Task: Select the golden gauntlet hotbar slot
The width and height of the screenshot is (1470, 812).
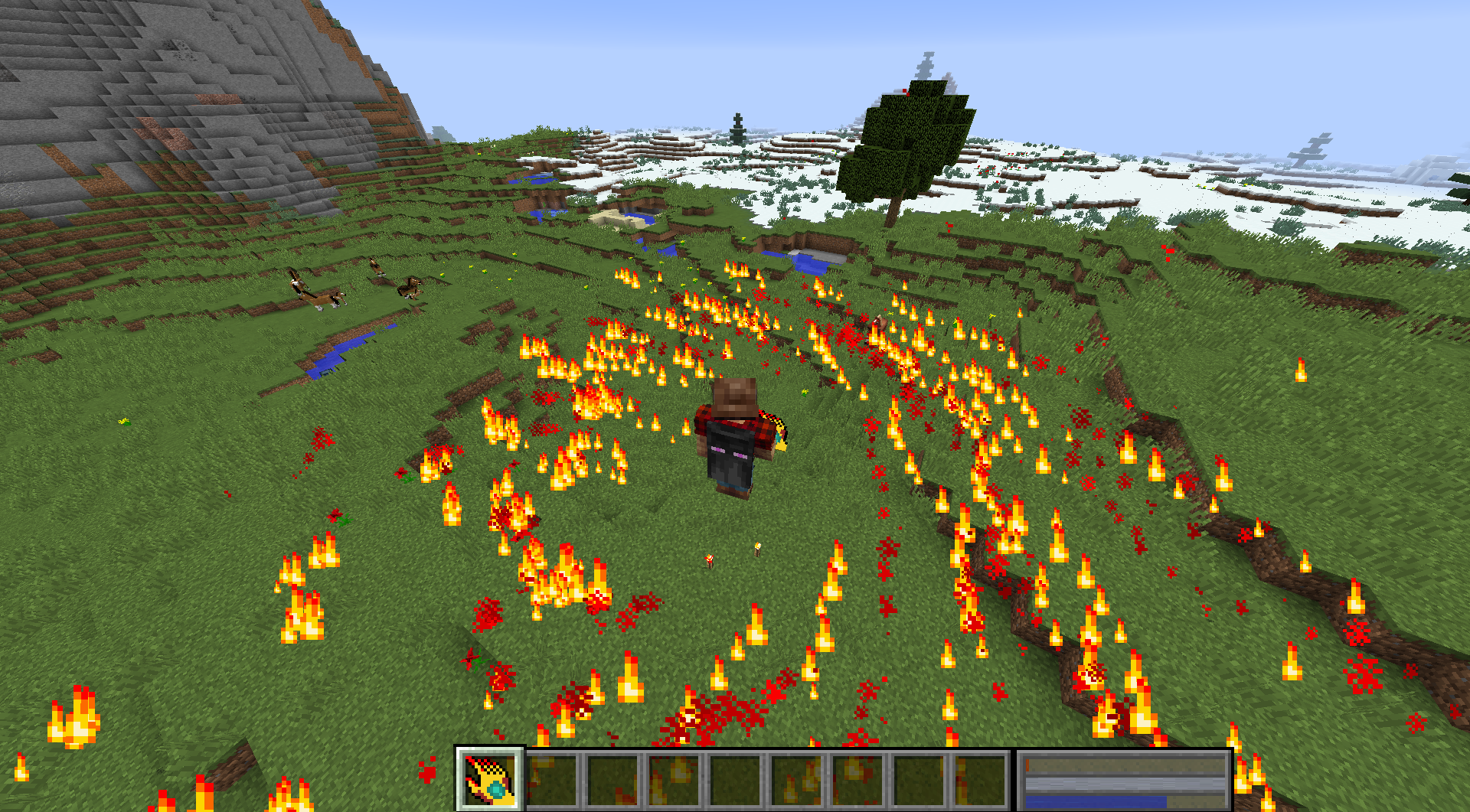Action: pyautogui.click(x=490, y=779)
